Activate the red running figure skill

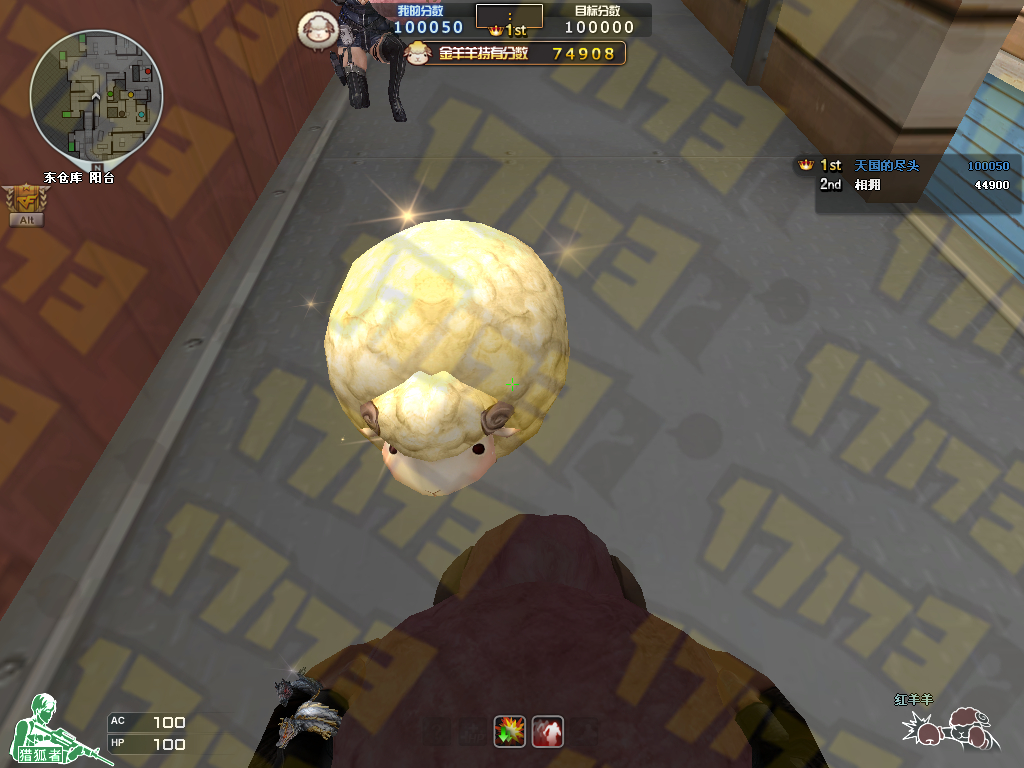(x=547, y=731)
